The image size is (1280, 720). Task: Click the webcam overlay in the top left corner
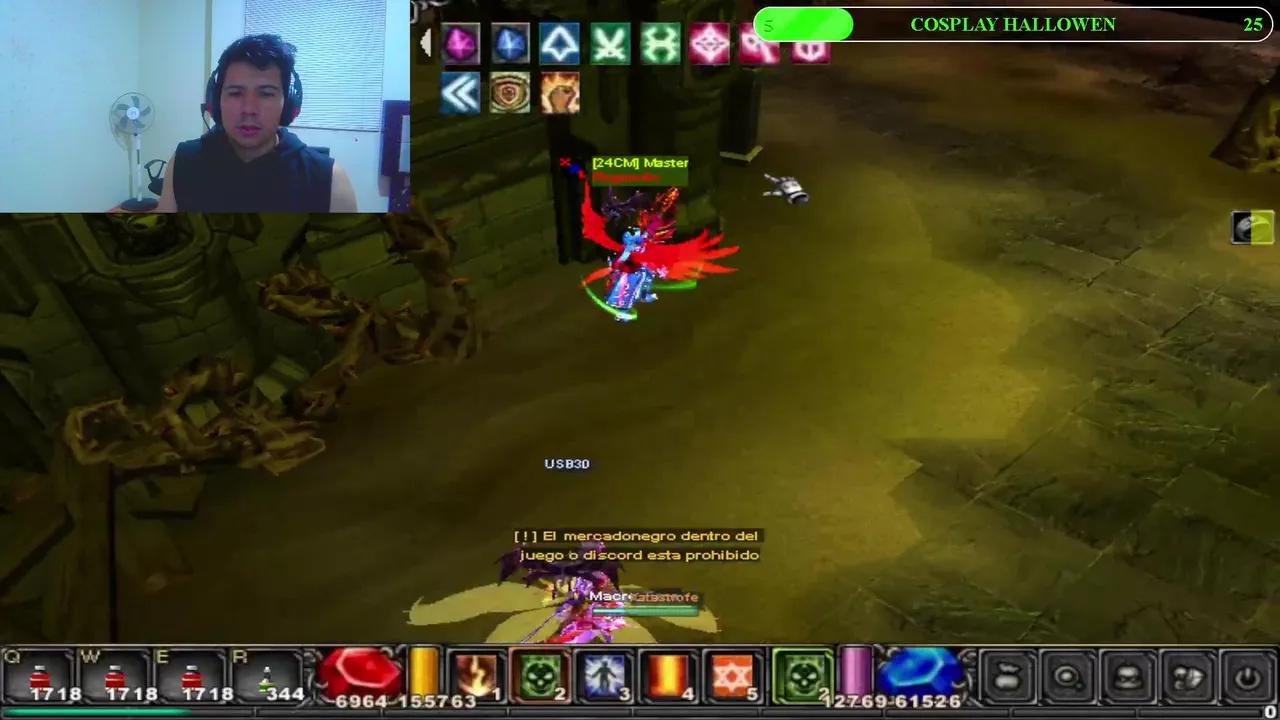(x=205, y=105)
